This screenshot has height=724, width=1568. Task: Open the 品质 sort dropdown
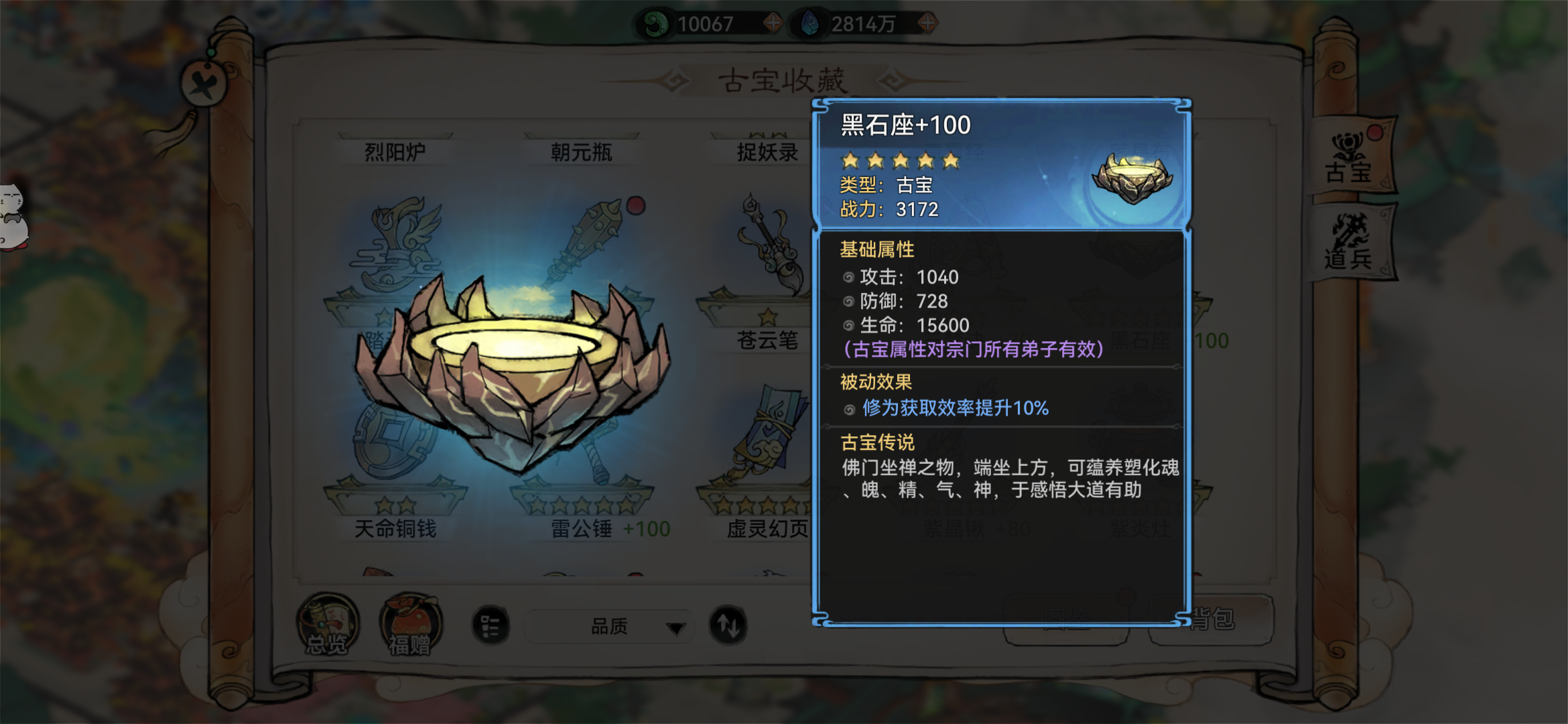608,627
